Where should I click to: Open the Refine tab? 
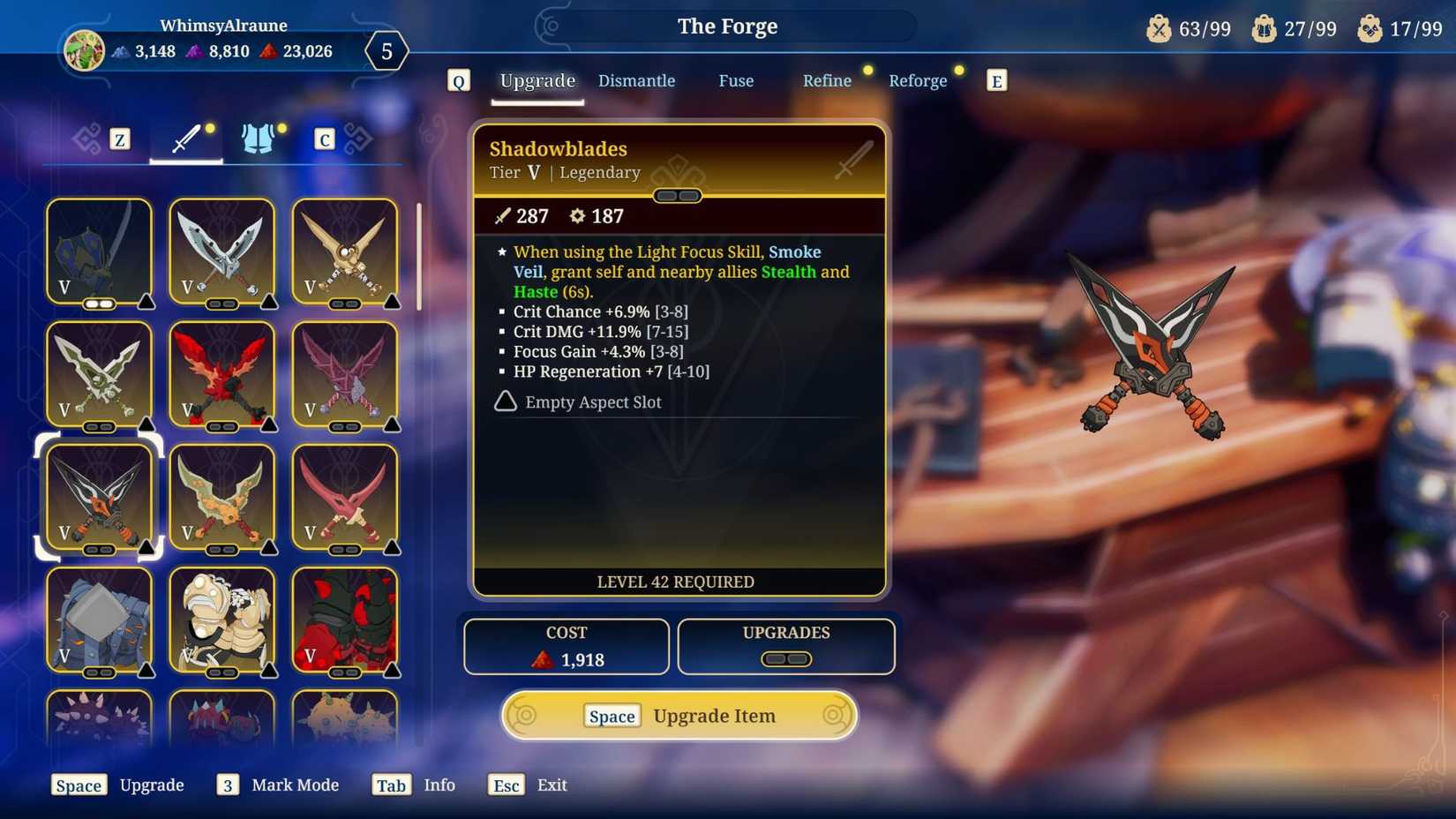827,80
